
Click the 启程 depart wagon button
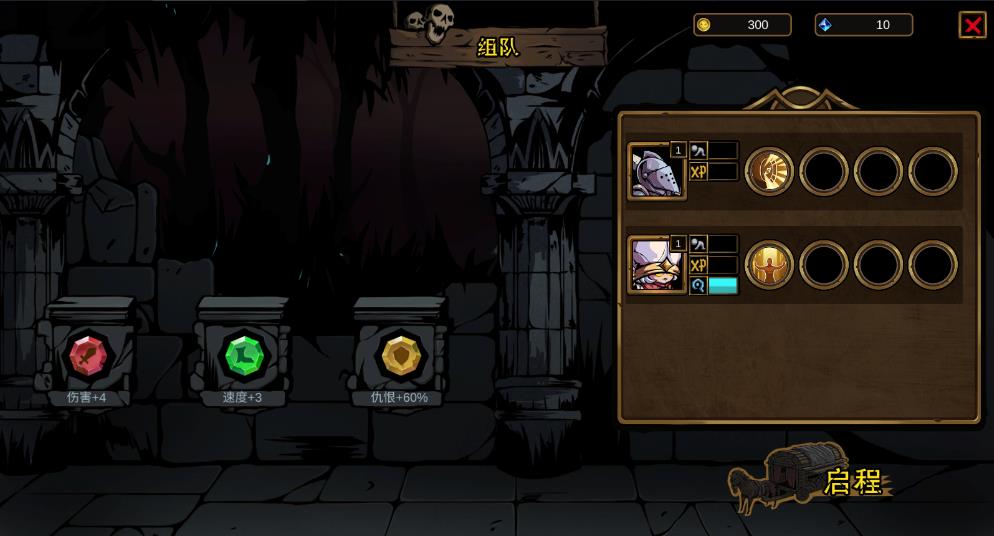(810, 479)
